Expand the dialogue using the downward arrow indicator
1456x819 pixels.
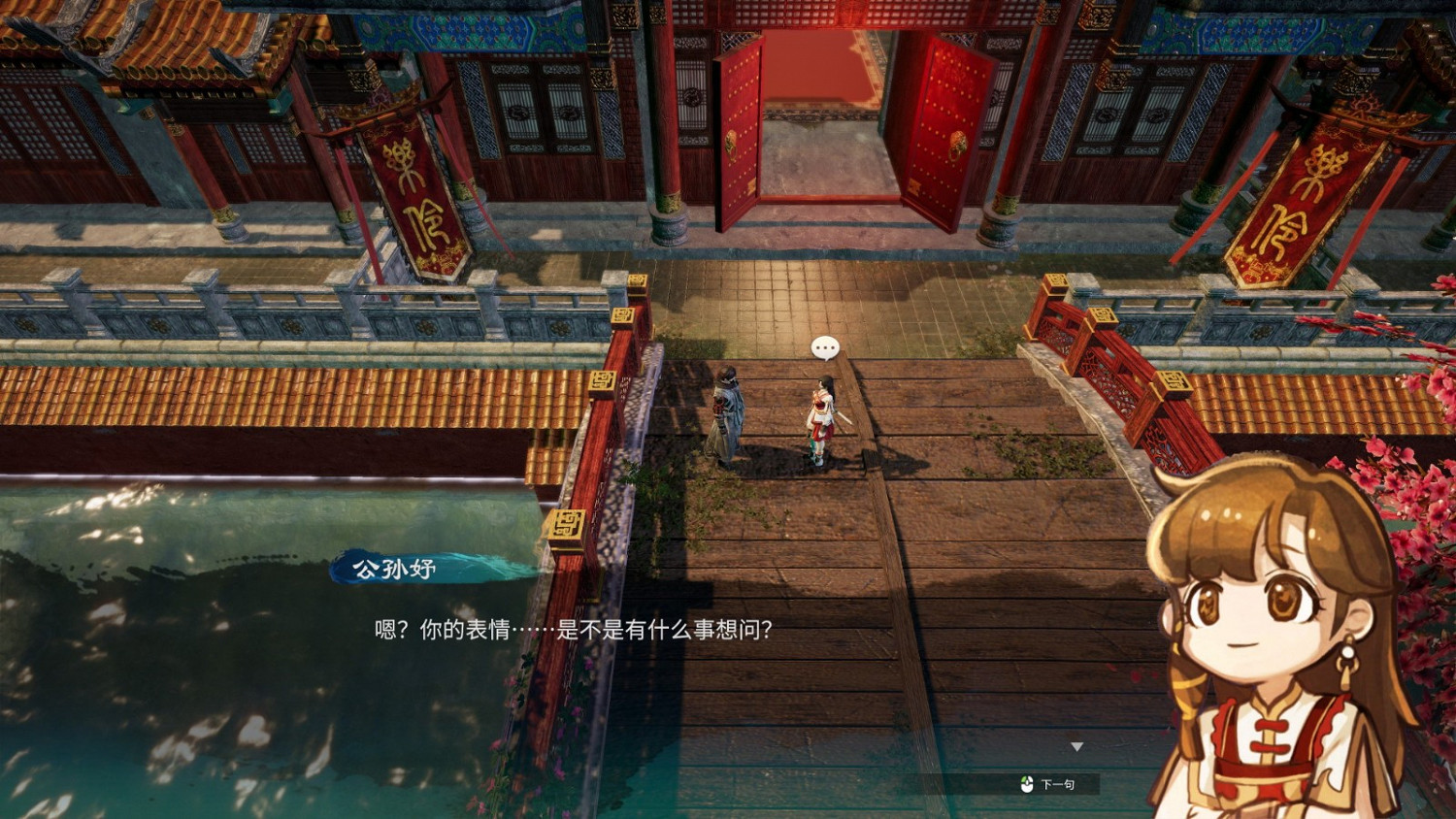point(1077,746)
